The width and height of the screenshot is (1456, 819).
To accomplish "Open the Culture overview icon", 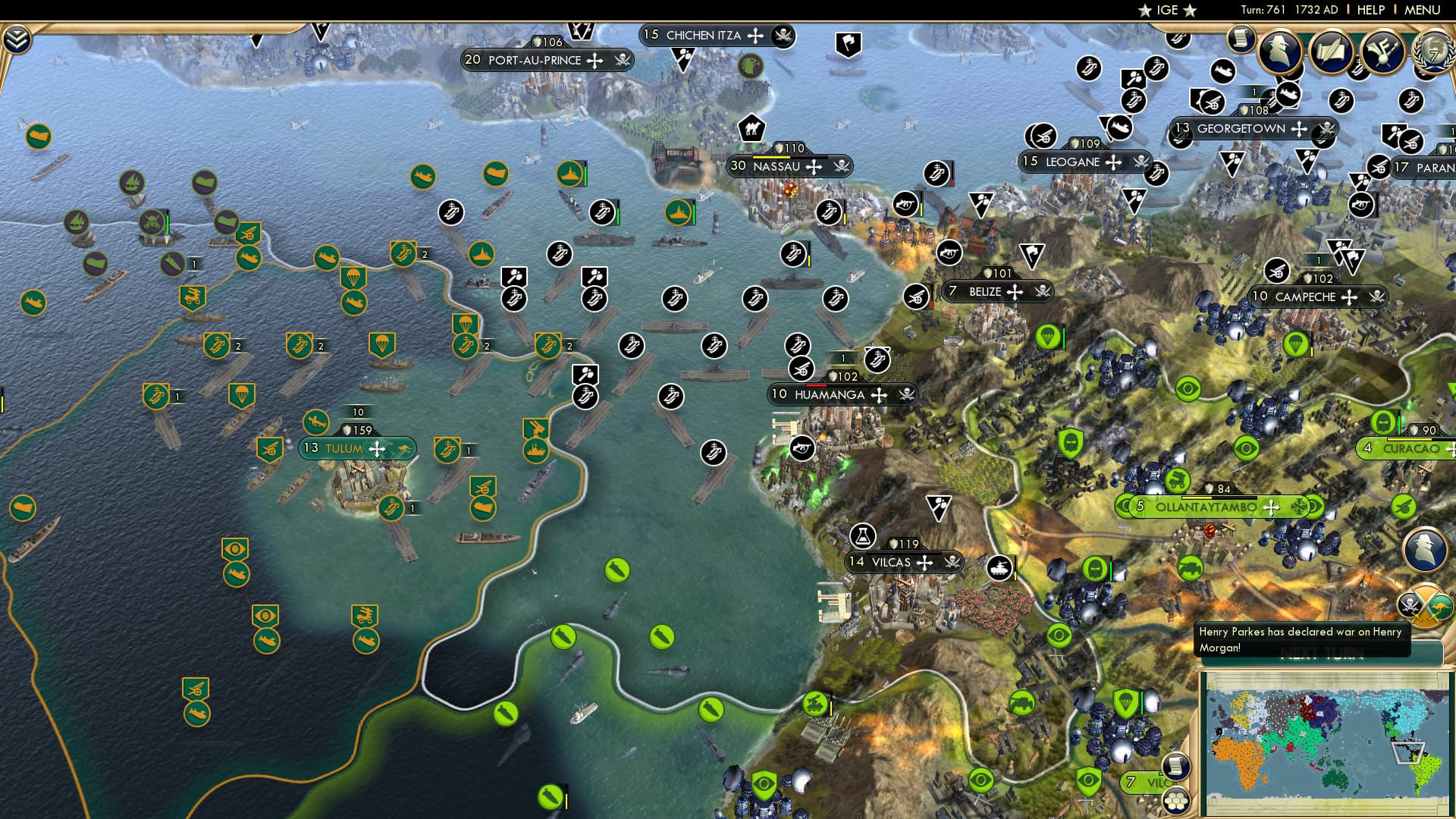I will (x=1384, y=52).
